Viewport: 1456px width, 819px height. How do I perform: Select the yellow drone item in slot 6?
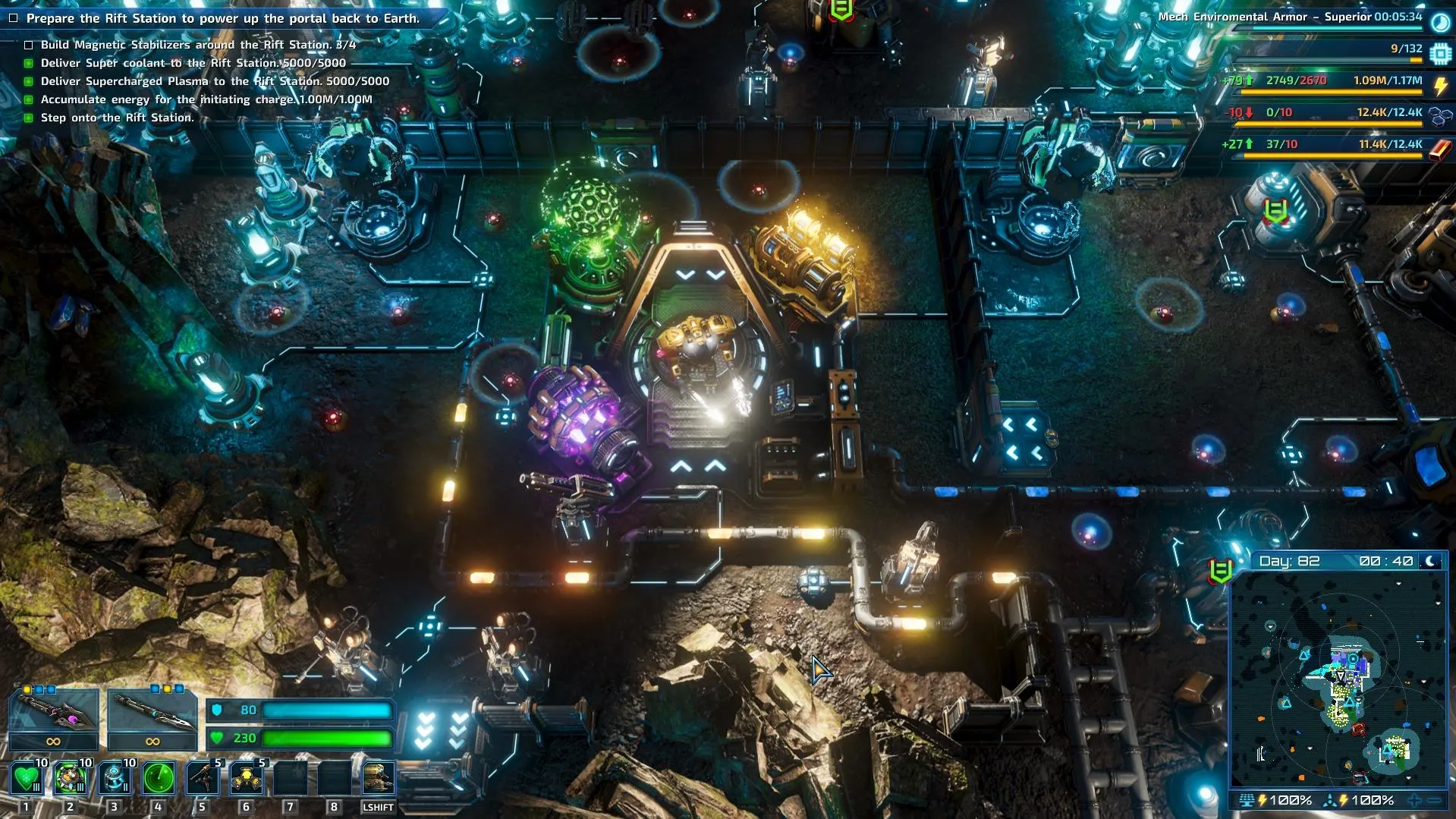click(x=247, y=779)
